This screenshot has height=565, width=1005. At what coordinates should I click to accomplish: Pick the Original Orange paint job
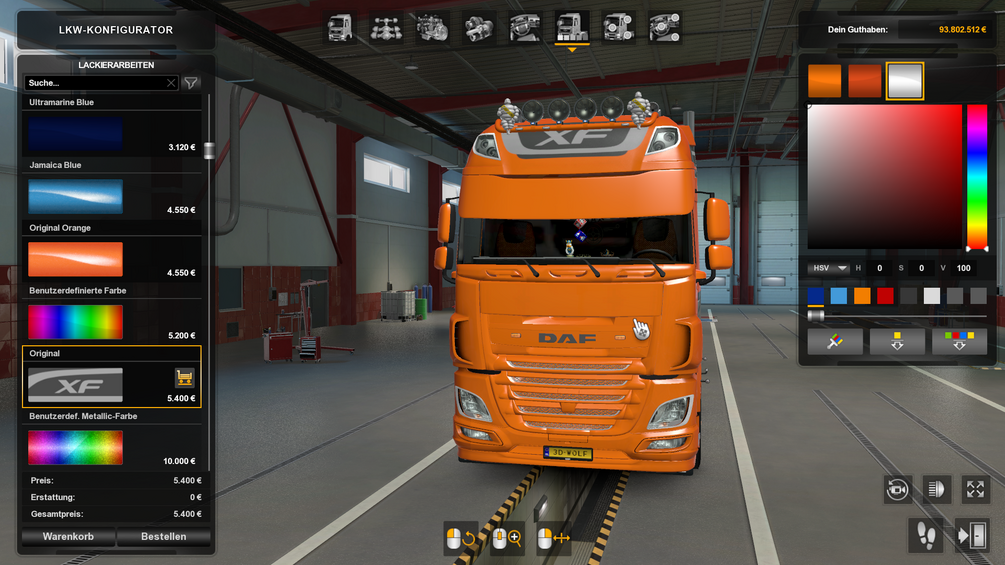(x=76, y=260)
